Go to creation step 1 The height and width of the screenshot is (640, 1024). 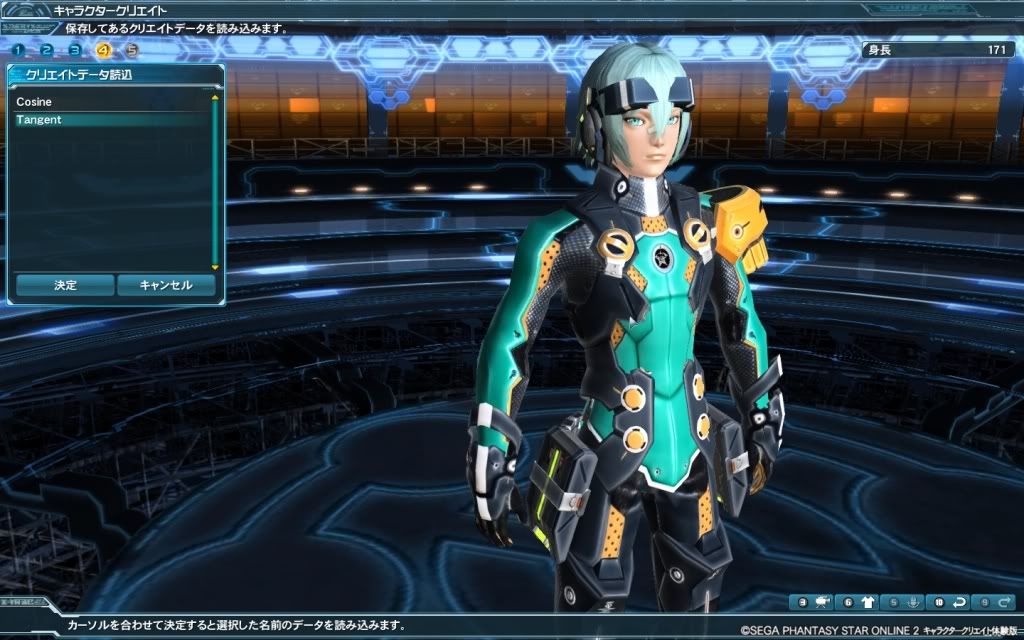pos(19,49)
